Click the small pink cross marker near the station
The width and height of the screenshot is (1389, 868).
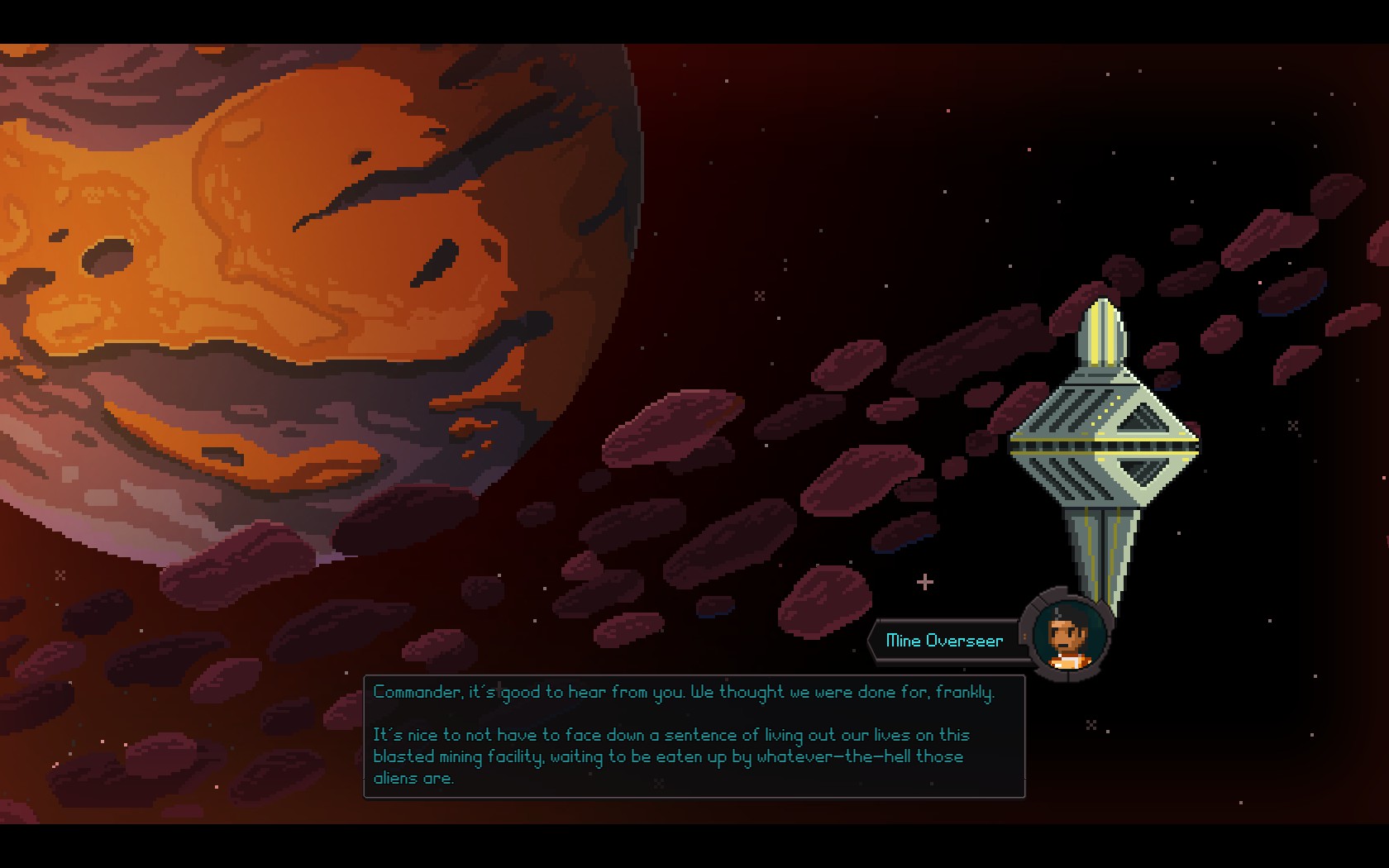point(924,581)
